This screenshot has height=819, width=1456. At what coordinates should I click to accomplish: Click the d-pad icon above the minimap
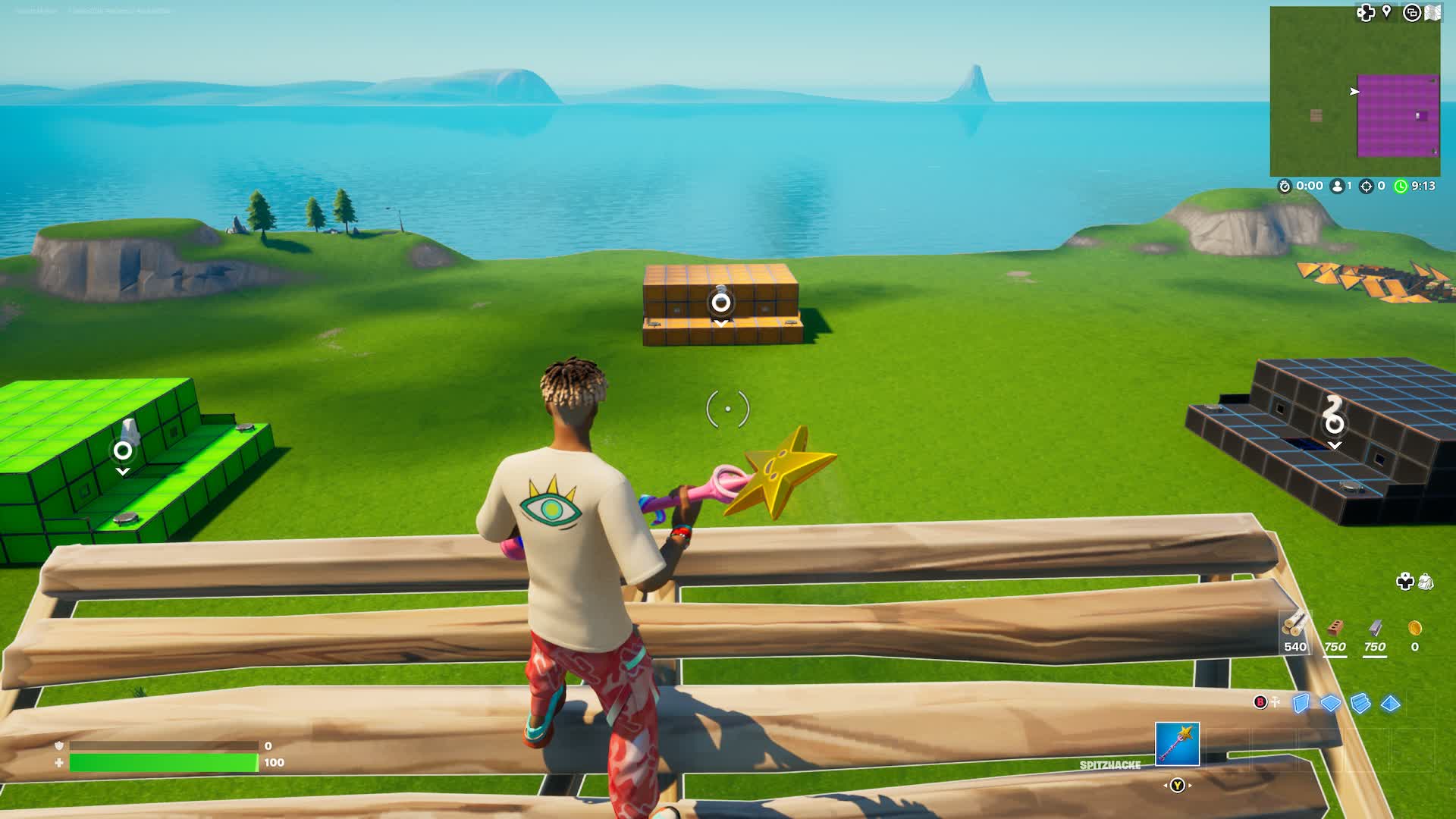1366,13
